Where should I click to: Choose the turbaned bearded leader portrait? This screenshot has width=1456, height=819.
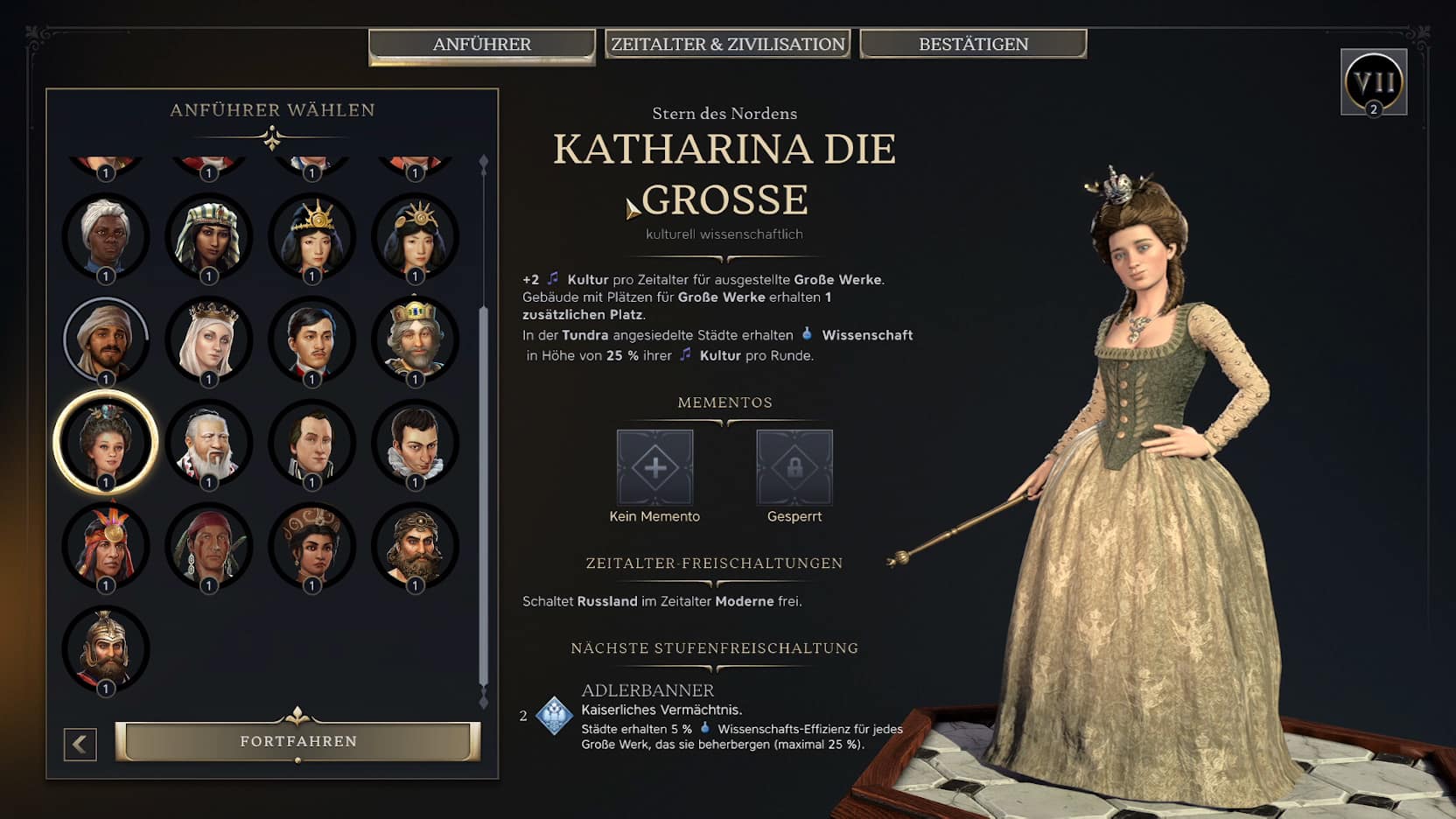click(106, 339)
